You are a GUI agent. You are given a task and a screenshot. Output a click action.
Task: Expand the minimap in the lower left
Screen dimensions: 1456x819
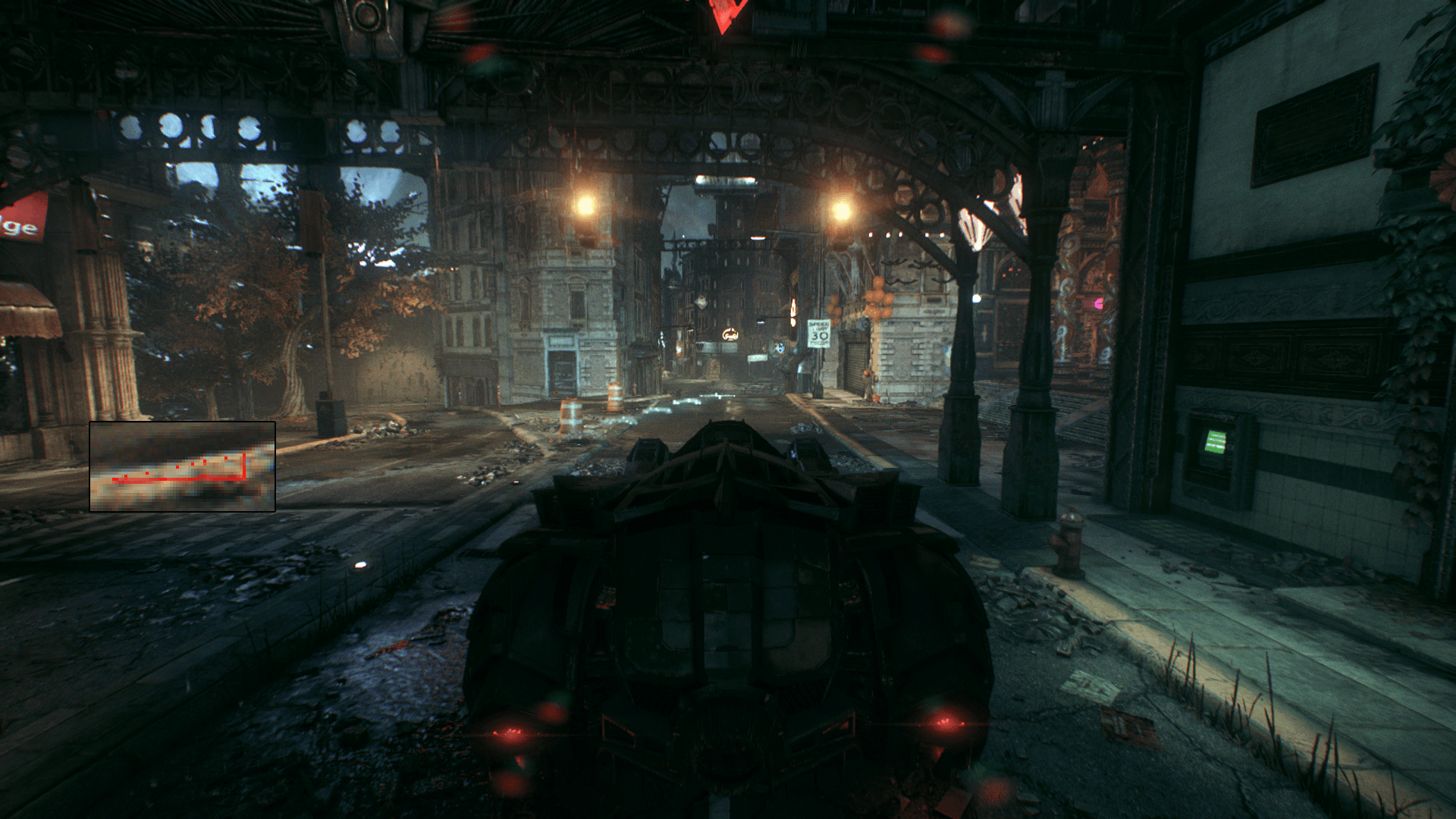coord(182,466)
